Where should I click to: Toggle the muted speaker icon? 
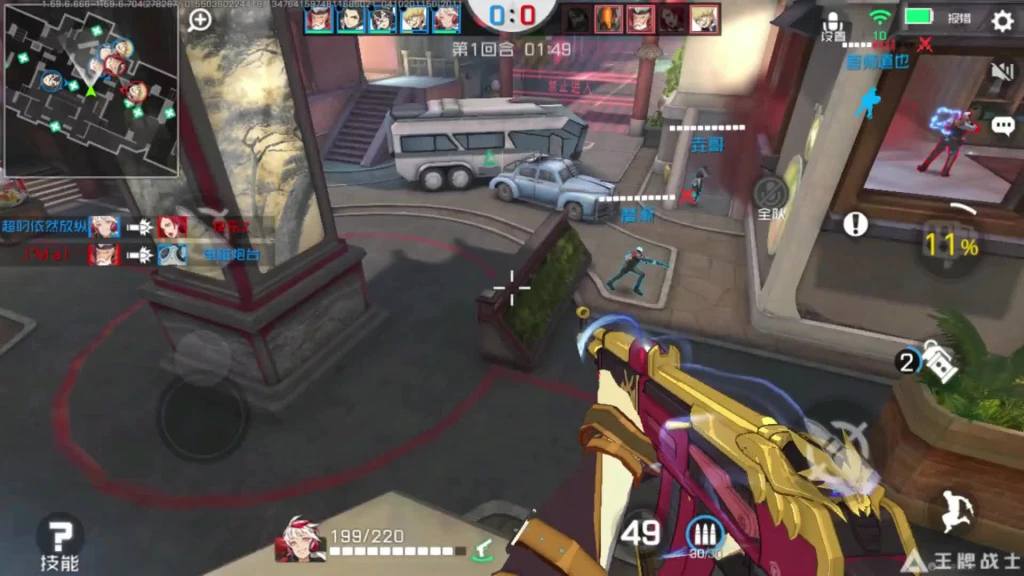(x=1002, y=71)
